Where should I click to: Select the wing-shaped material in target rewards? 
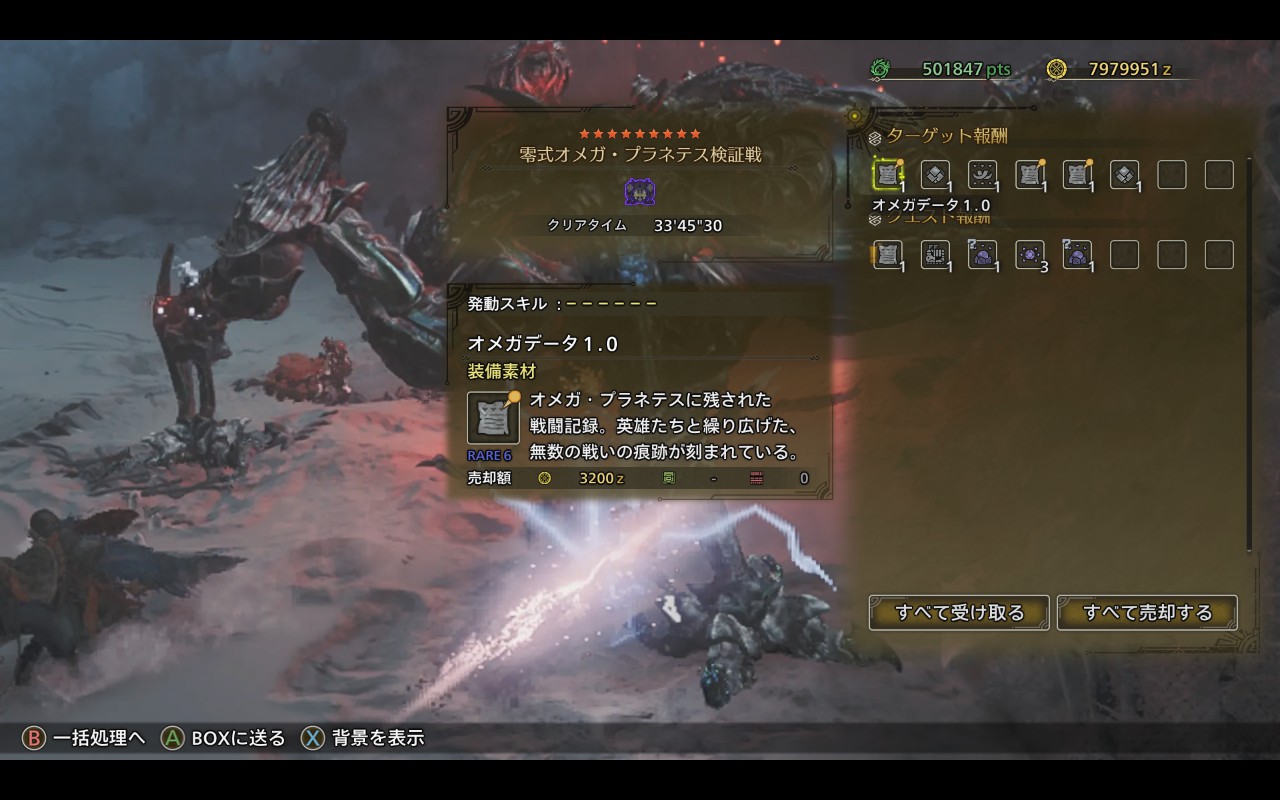coord(982,175)
